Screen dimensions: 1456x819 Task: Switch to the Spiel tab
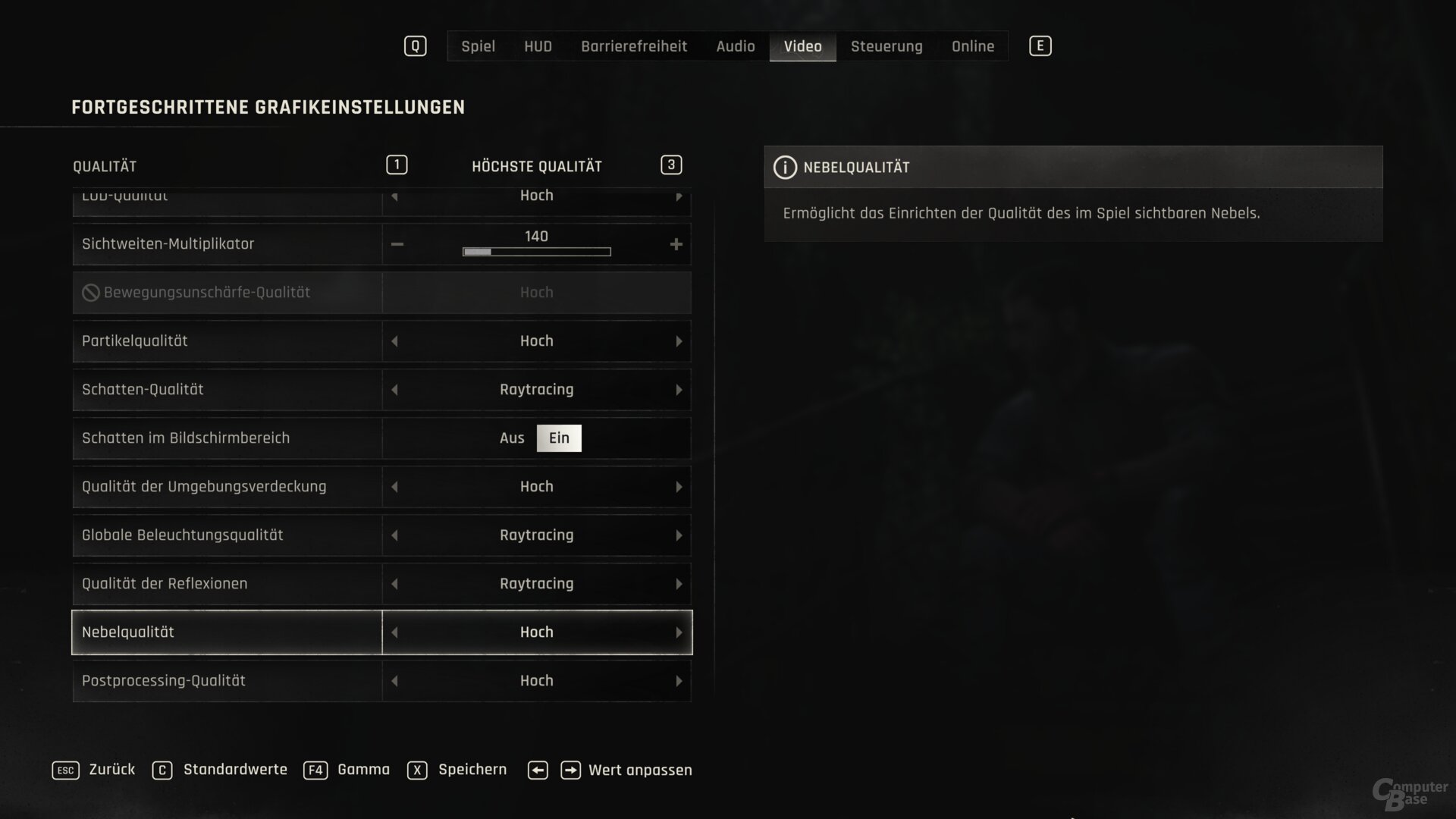(478, 46)
